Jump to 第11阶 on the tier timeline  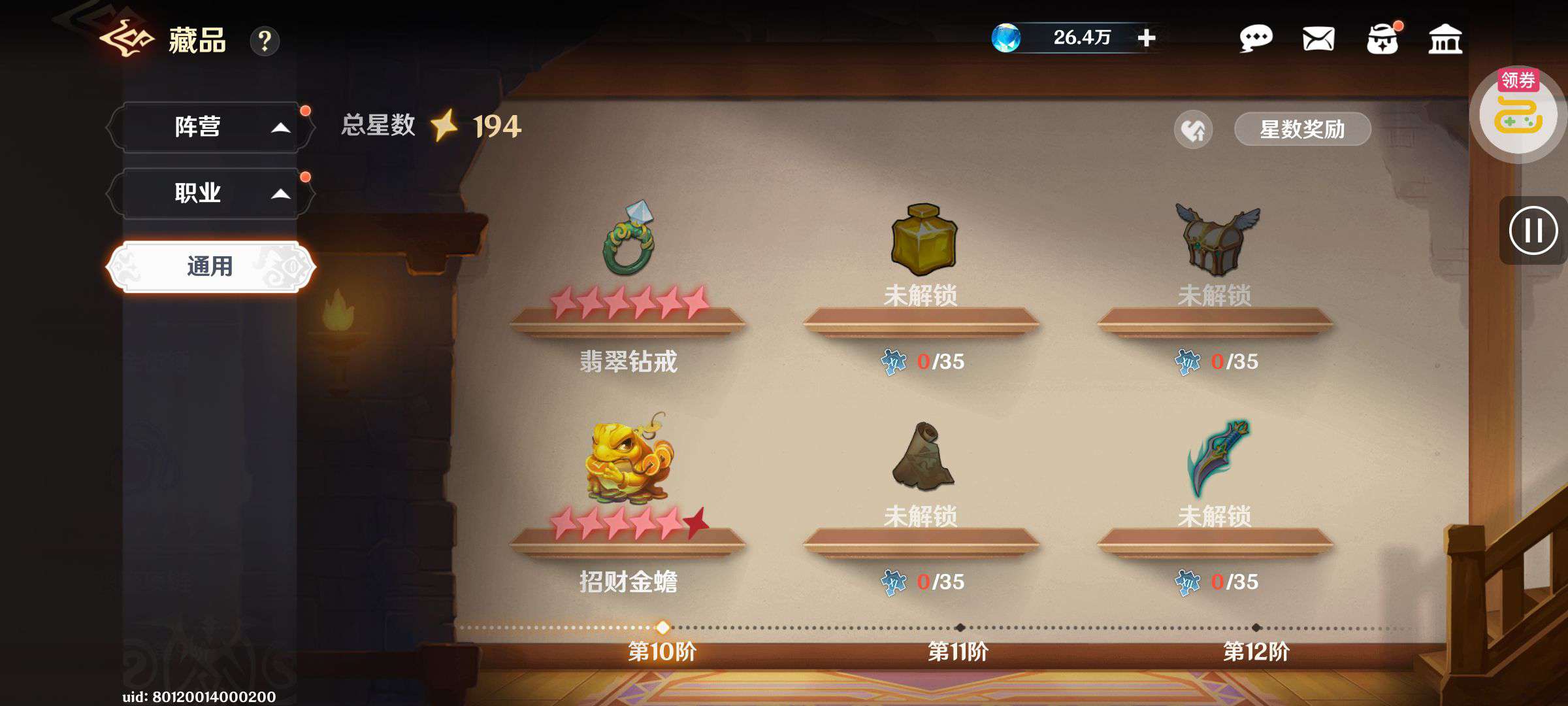[x=959, y=628]
